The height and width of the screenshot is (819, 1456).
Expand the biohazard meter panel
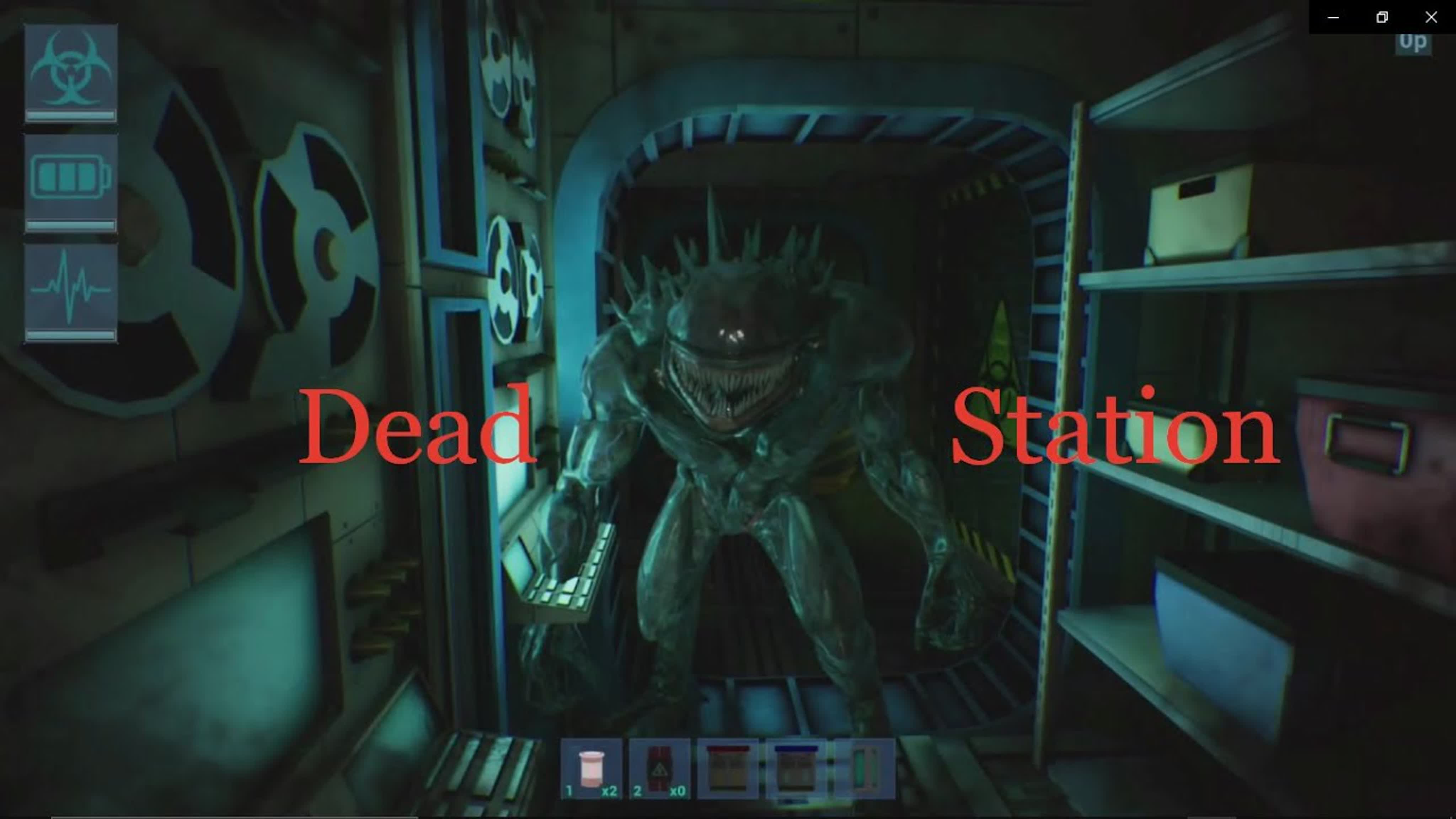click(x=71, y=74)
